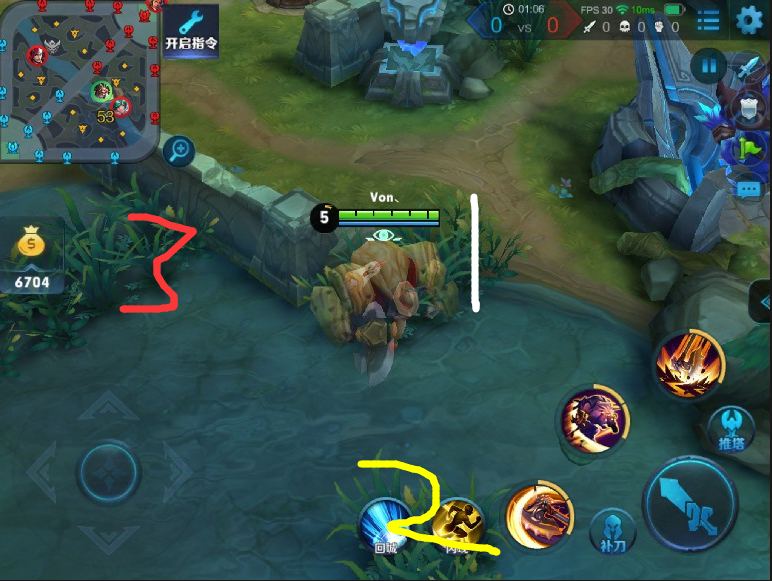772x581 pixels.
Task: Send the shield retreat signal
Action: [748, 109]
